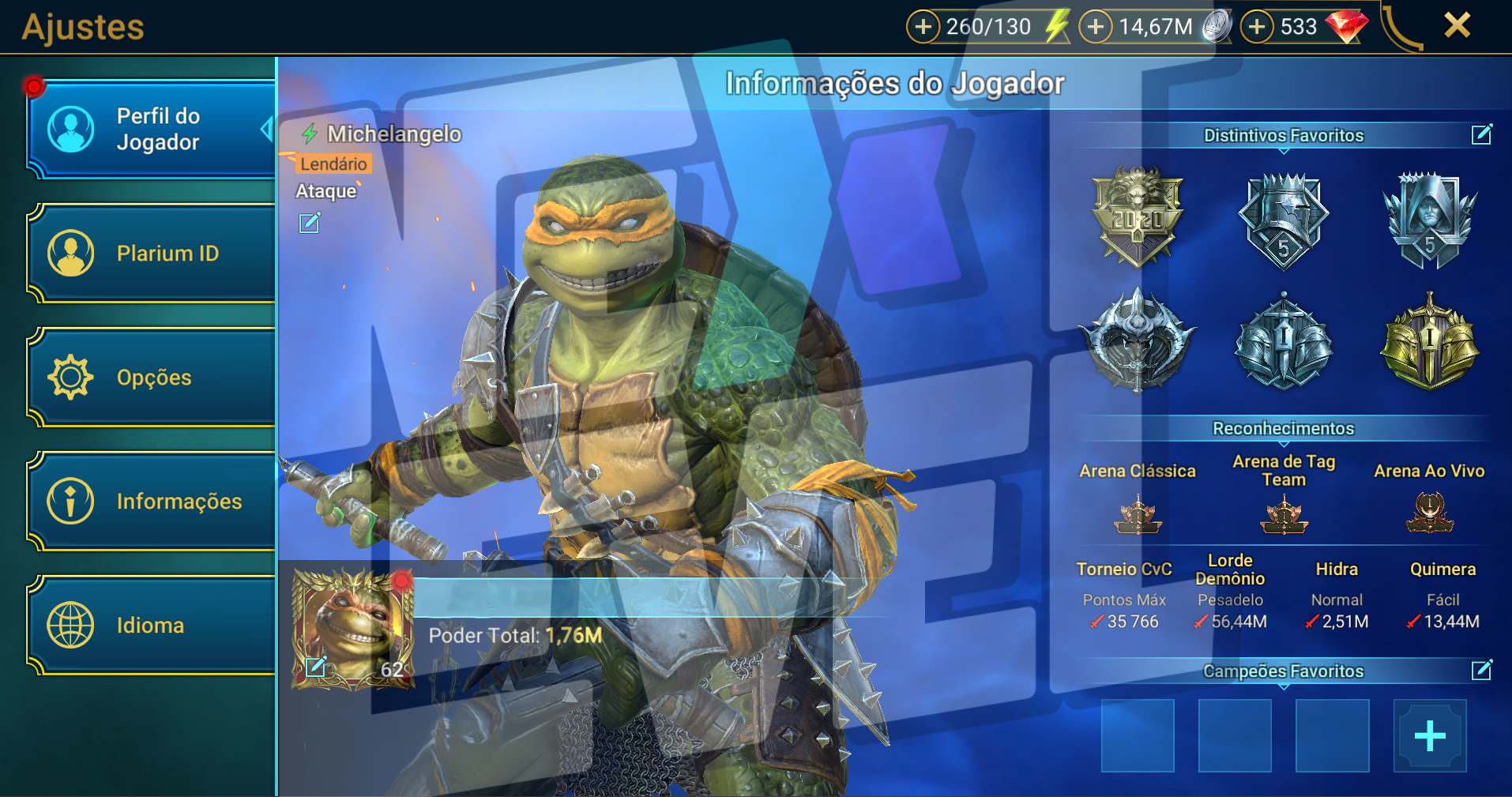Inspect the Arena de Tag Team medal
This screenshot has width=1512, height=797.
1284,514
